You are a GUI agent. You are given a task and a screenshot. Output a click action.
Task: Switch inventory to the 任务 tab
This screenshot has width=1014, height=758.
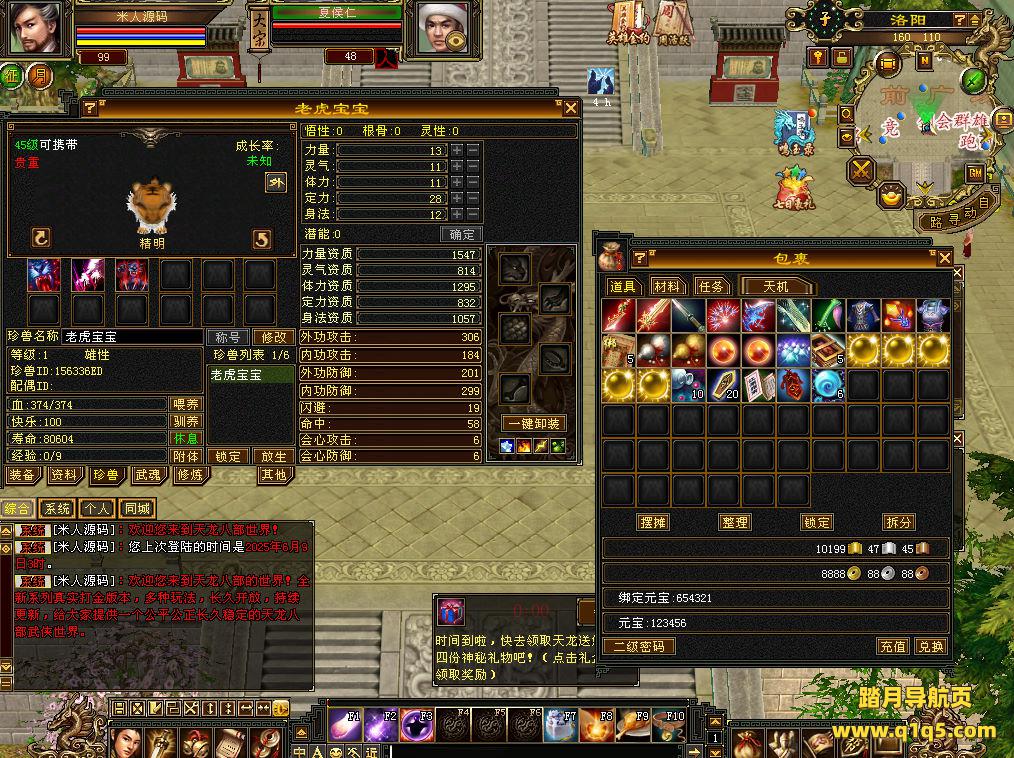click(710, 287)
